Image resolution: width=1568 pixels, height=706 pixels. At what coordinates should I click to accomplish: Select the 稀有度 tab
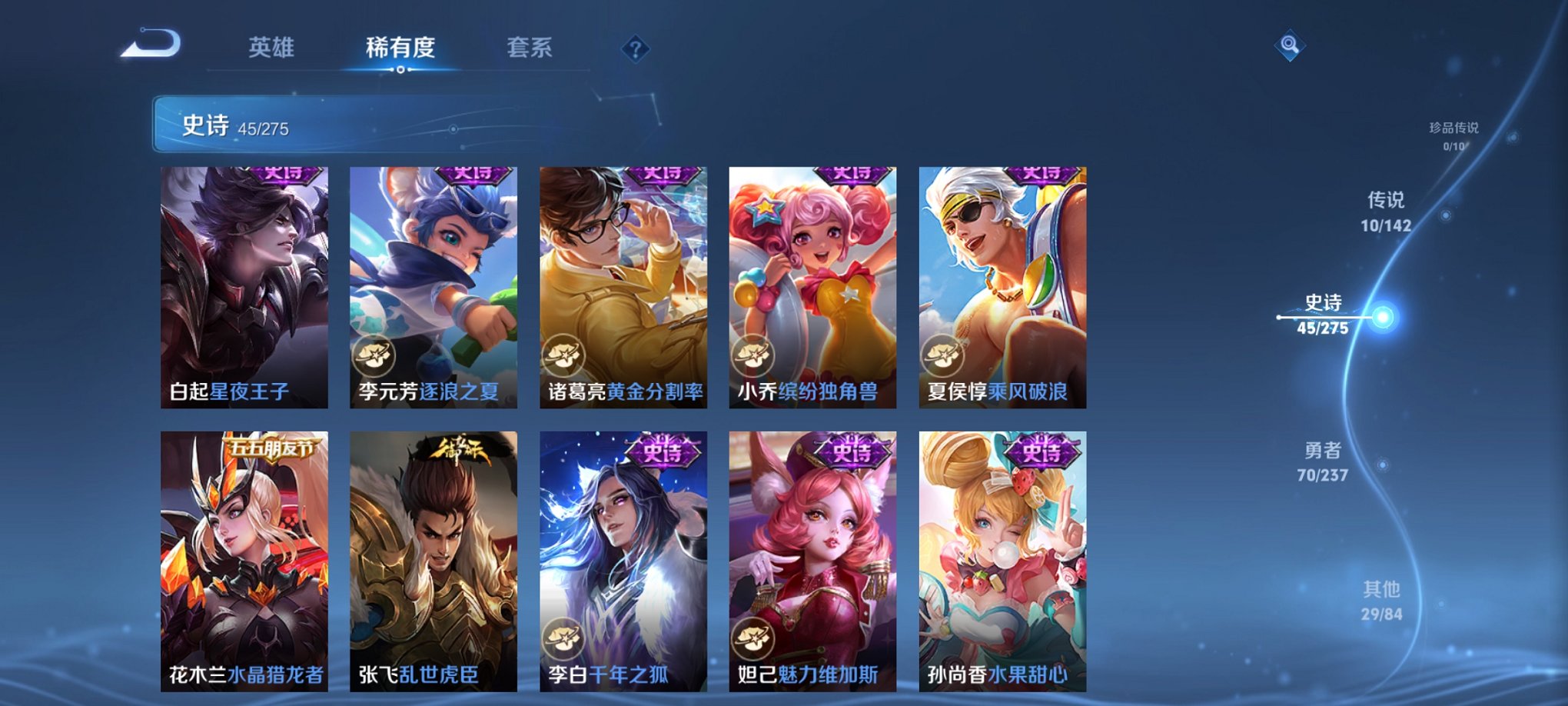click(x=401, y=48)
